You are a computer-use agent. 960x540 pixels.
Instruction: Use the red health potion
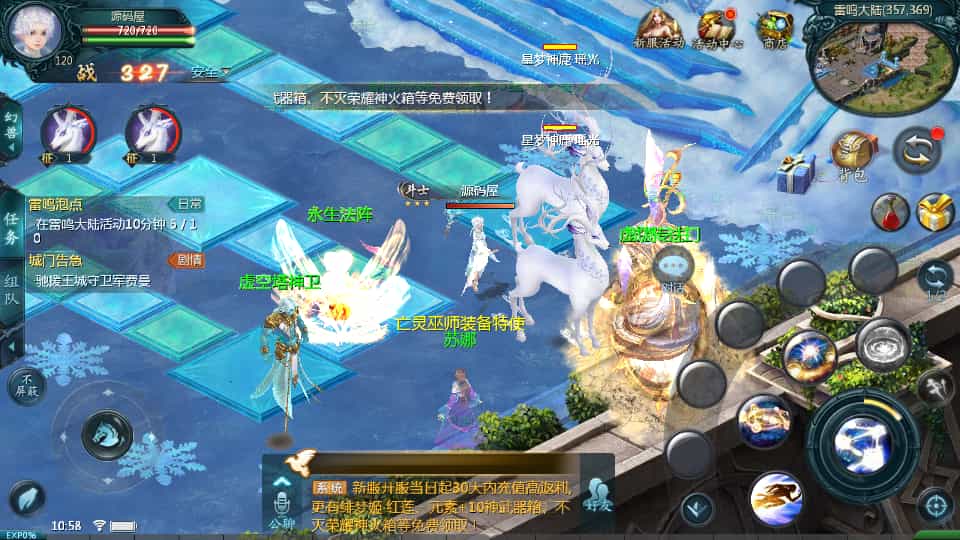pyautogui.click(x=888, y=211)
